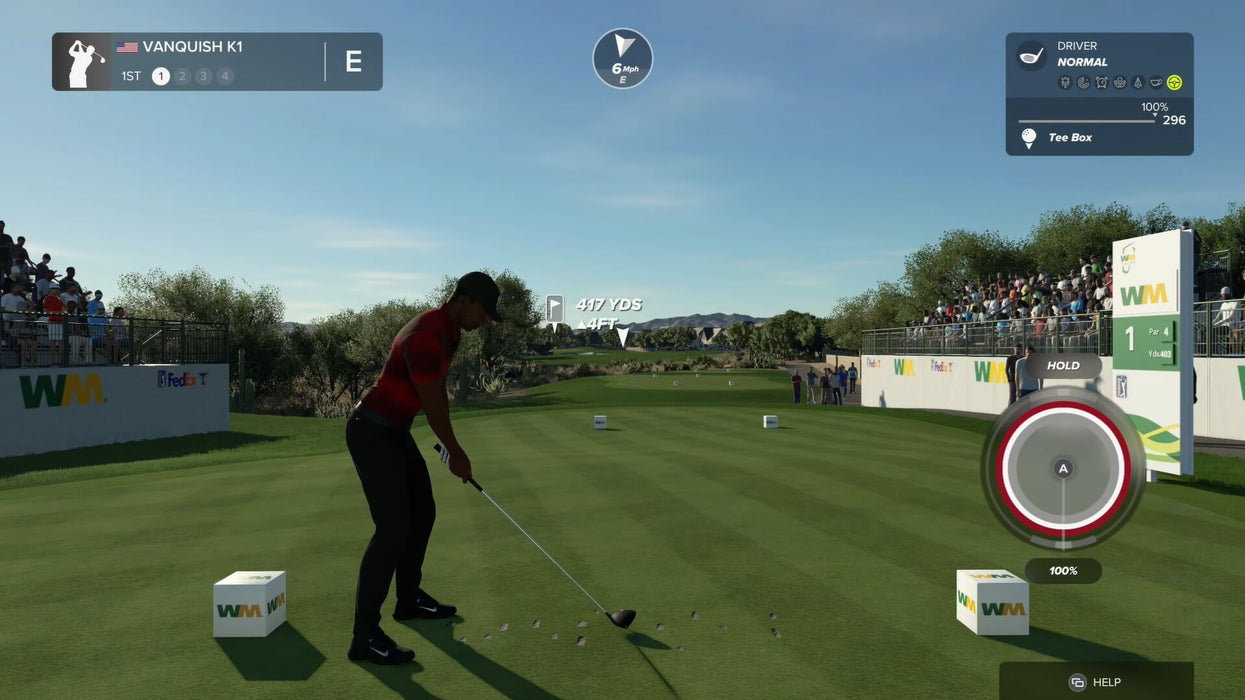Select the highlighted steering wheel icon
Viewport: 1245px width, 700px height.
tap(1174, 83)
